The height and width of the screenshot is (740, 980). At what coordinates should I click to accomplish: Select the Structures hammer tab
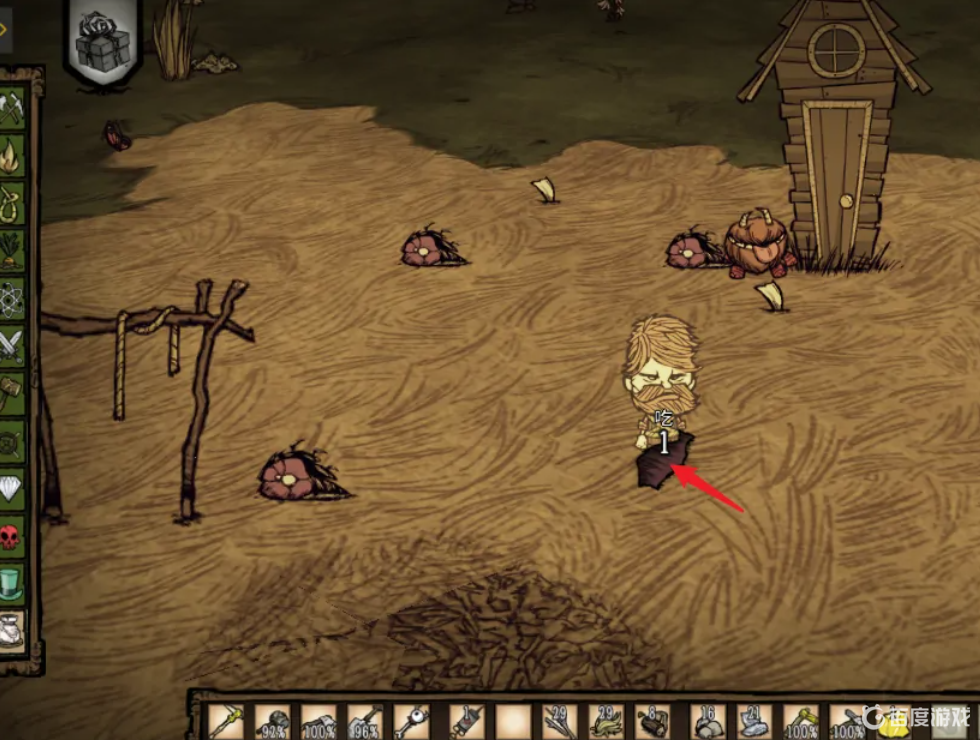pos(11,390)
